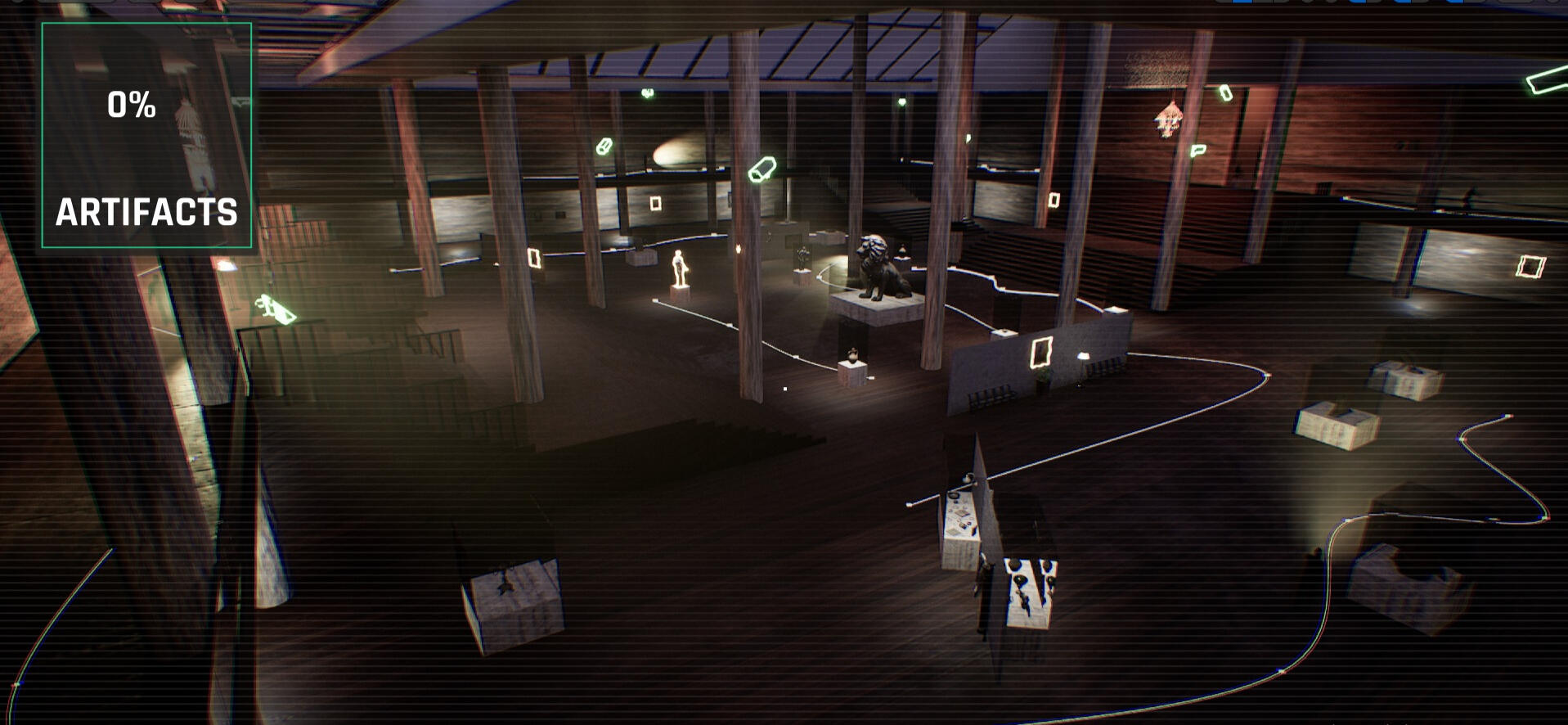Select the Artifacts progress tracker panel
This screenshot has height=725, width=1568.
(x=146, y=135)
